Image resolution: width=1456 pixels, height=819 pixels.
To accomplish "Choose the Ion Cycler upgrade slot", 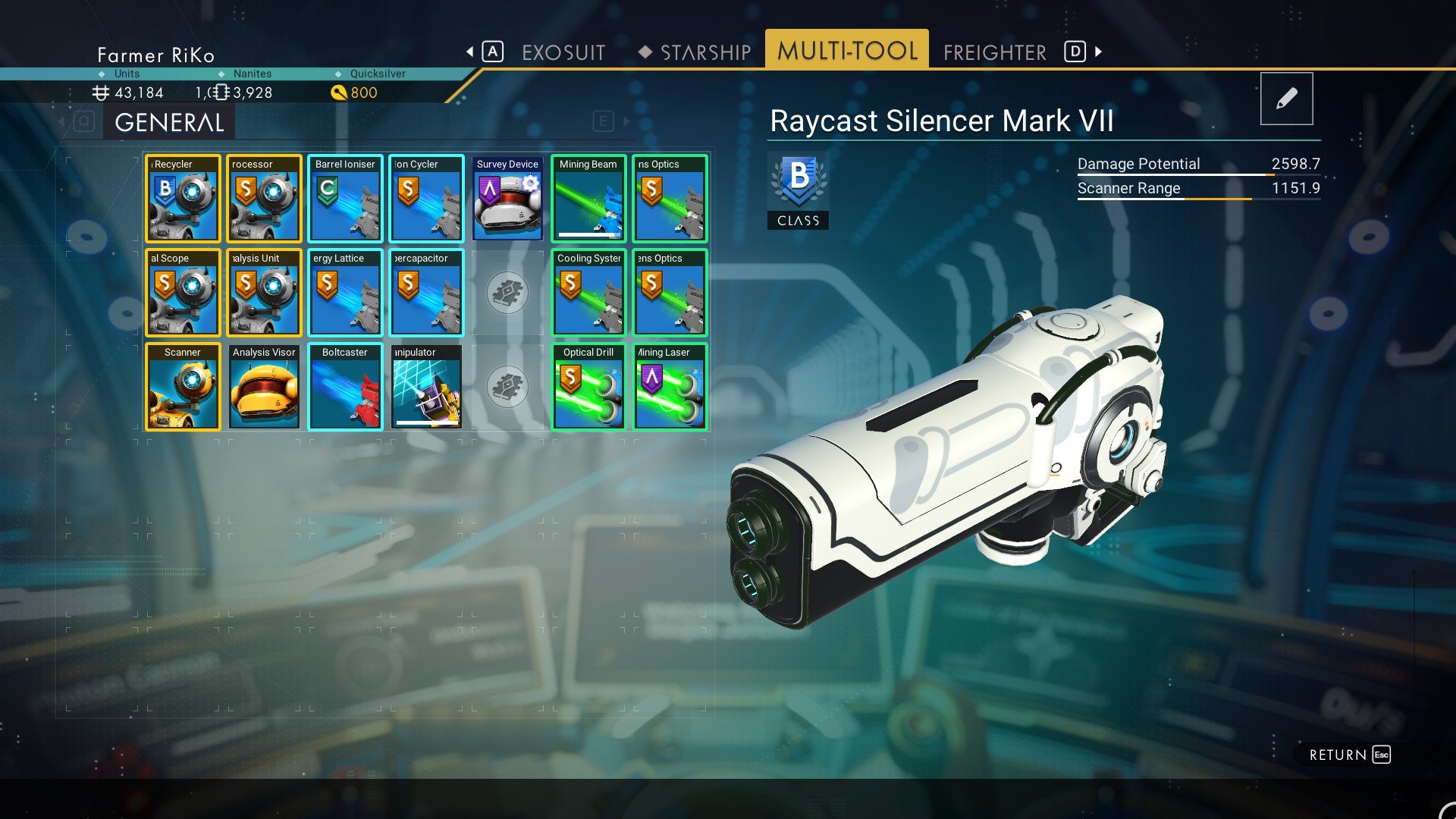I will (426, 199).
